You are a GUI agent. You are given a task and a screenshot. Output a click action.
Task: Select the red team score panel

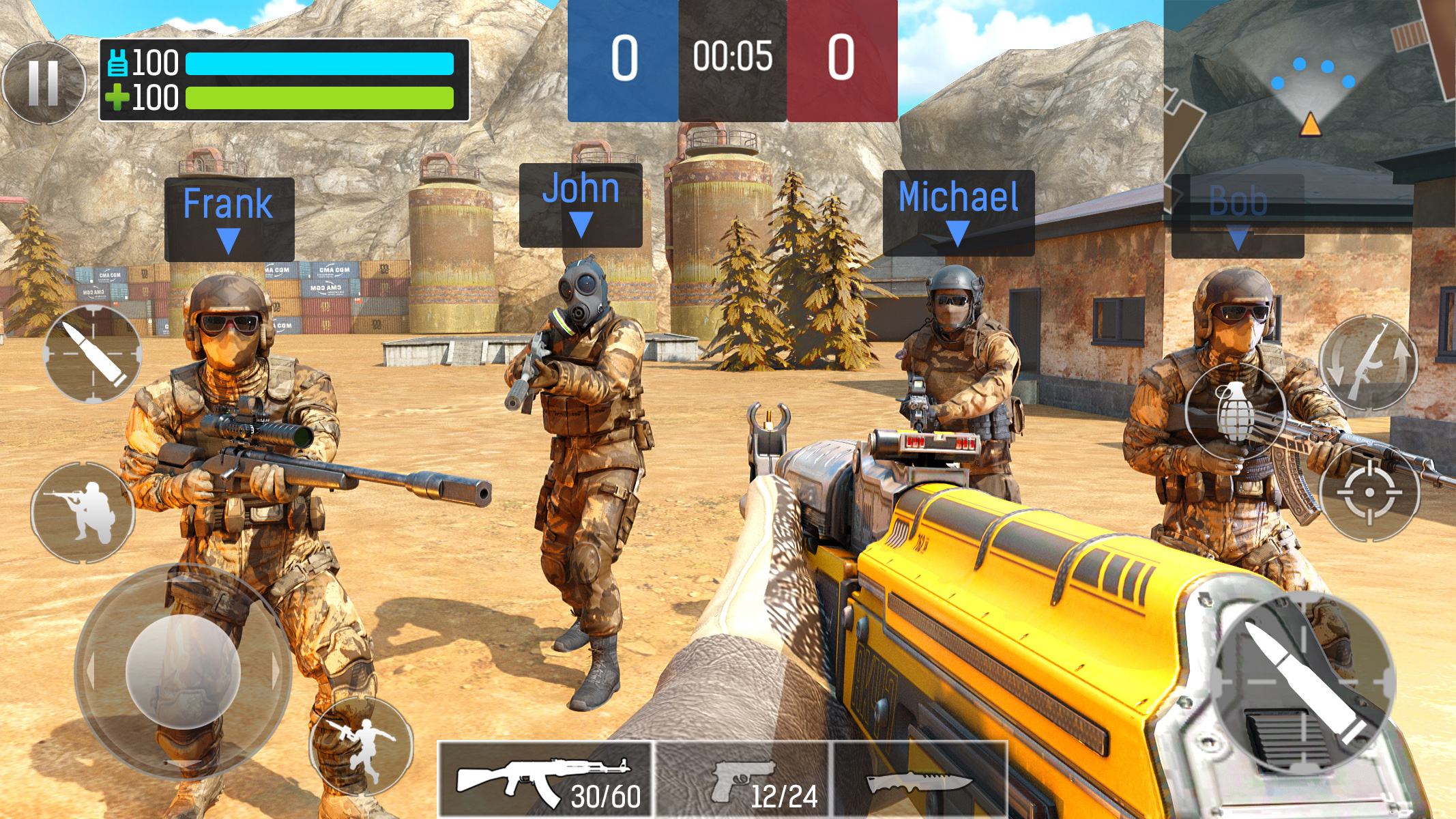(x=843, y=59)
